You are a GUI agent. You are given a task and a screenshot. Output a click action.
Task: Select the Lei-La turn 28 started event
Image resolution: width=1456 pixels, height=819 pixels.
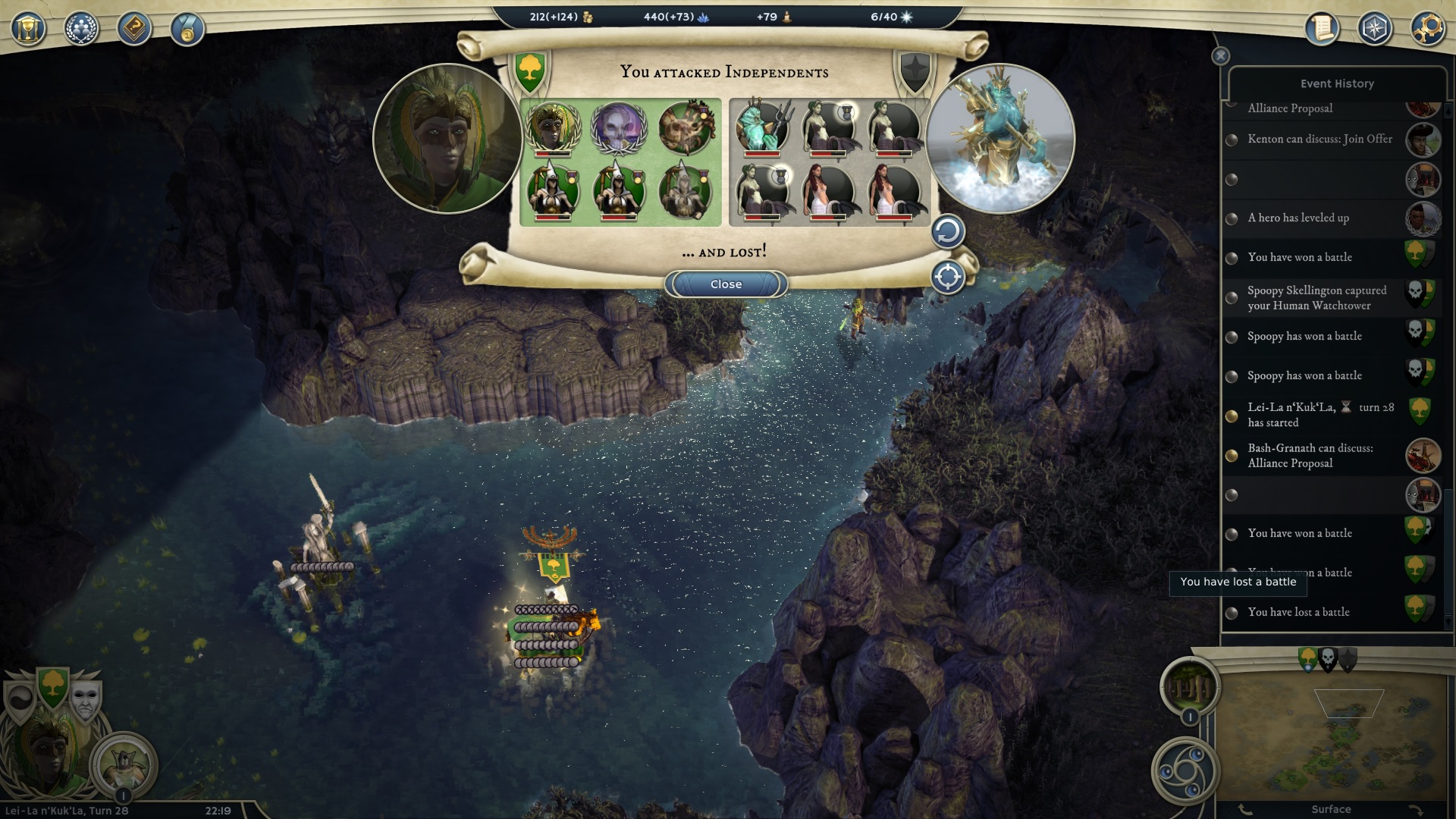click(1319, 415)
